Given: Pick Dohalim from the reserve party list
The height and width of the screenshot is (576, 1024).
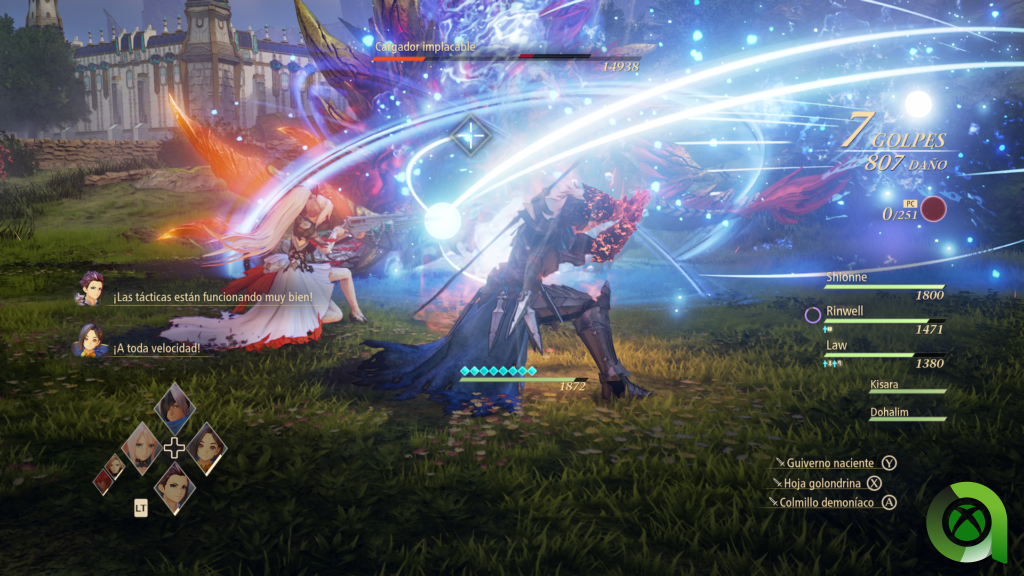Looking at the screenshot, I should (x=907, y=412).
